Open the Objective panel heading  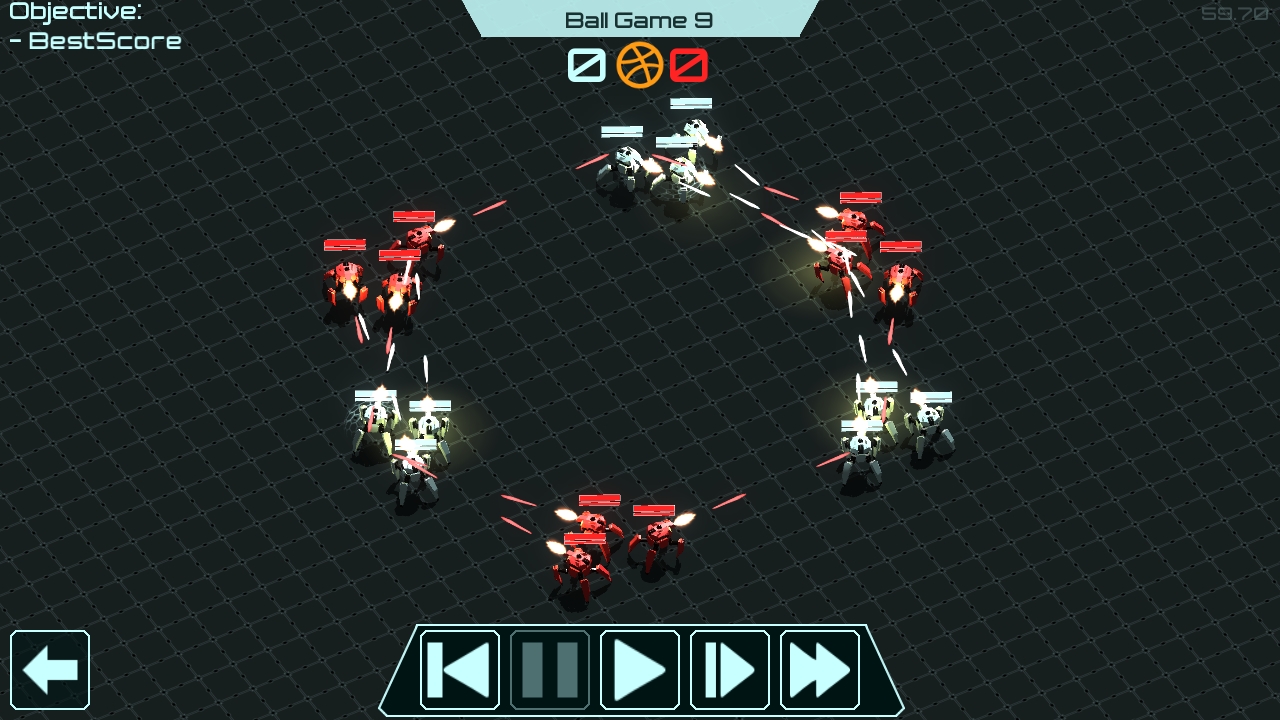73,13
